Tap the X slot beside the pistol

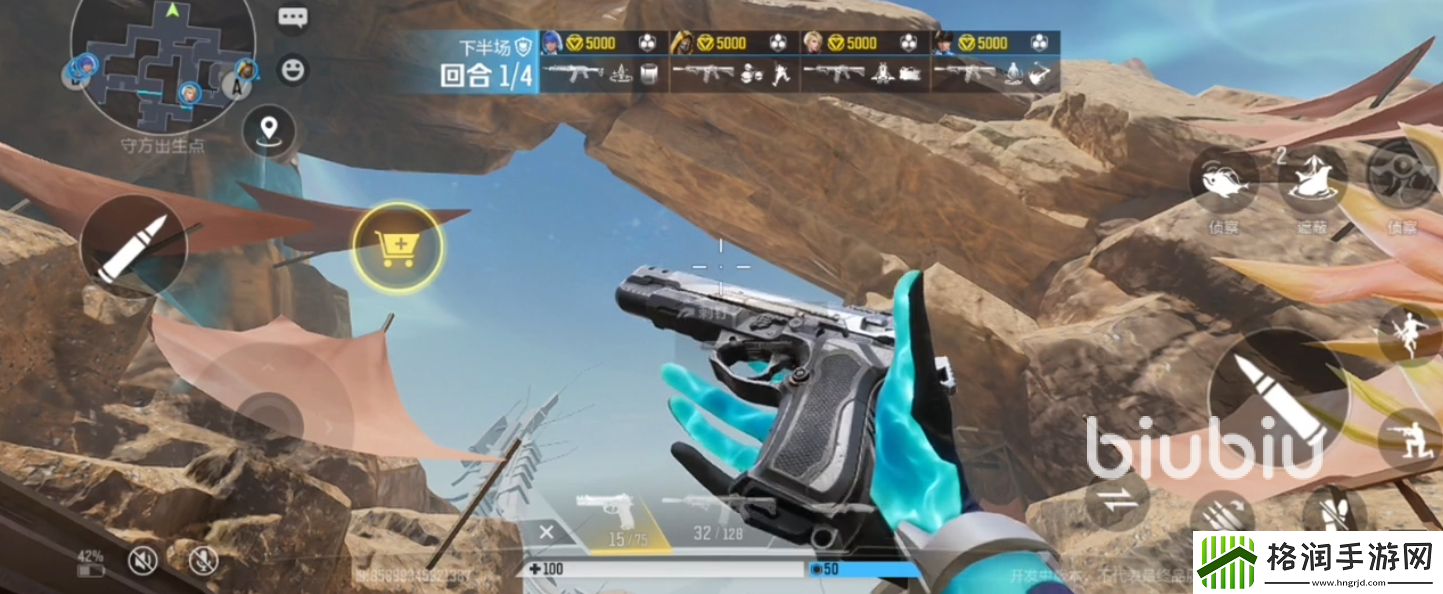pyautogui.click(x=546, y=532)
